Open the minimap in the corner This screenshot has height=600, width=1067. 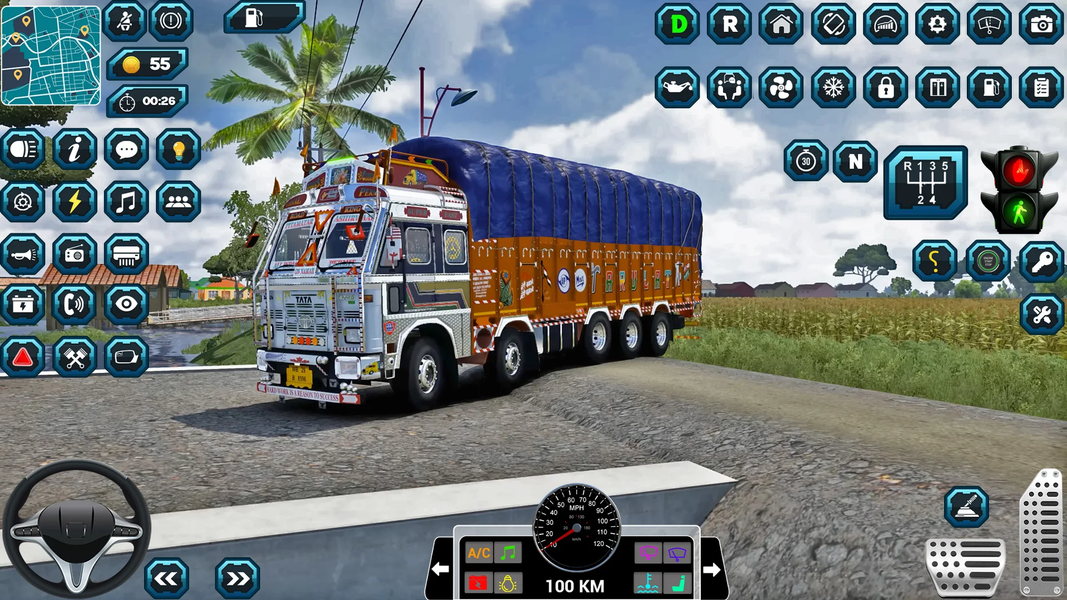tap(51, 56)
